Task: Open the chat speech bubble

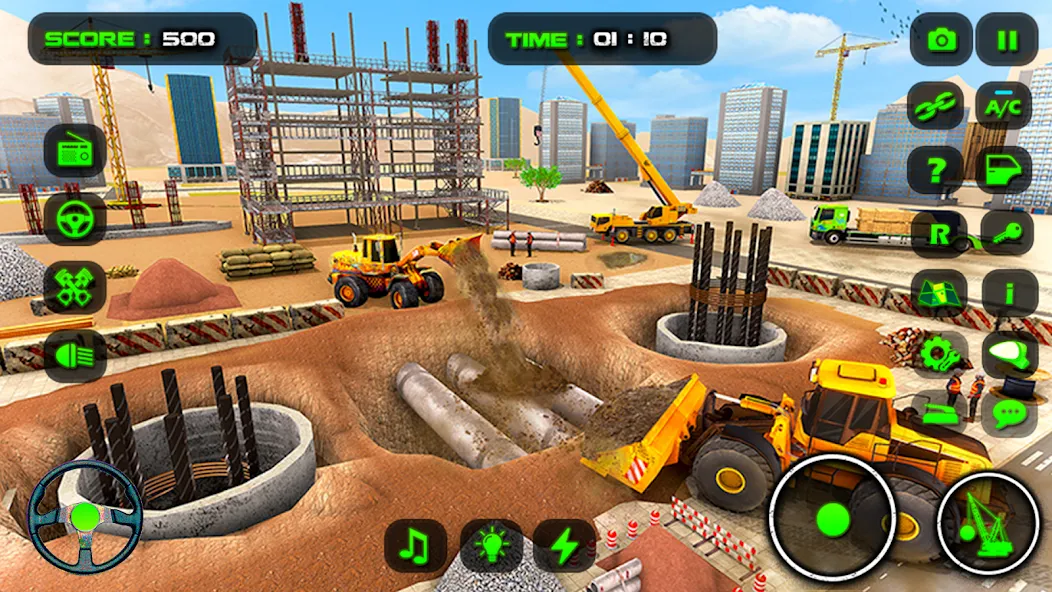Action: tap(1008, 412)
